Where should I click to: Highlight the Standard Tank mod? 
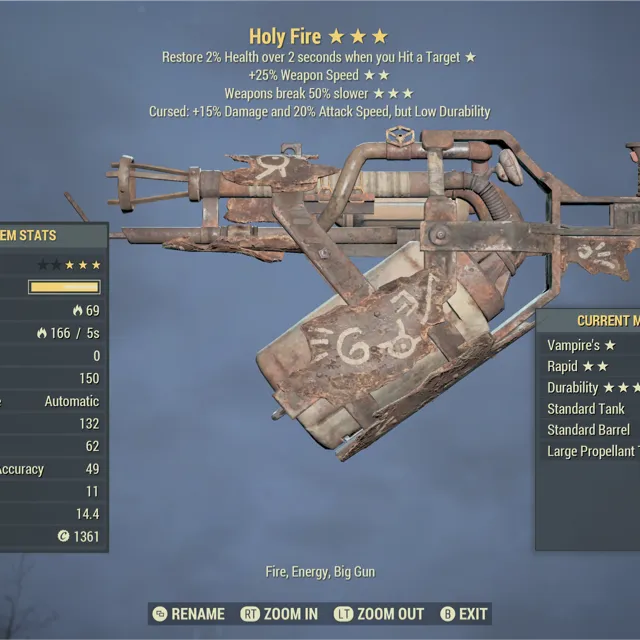pyautogui.click(x=587, y=408)
